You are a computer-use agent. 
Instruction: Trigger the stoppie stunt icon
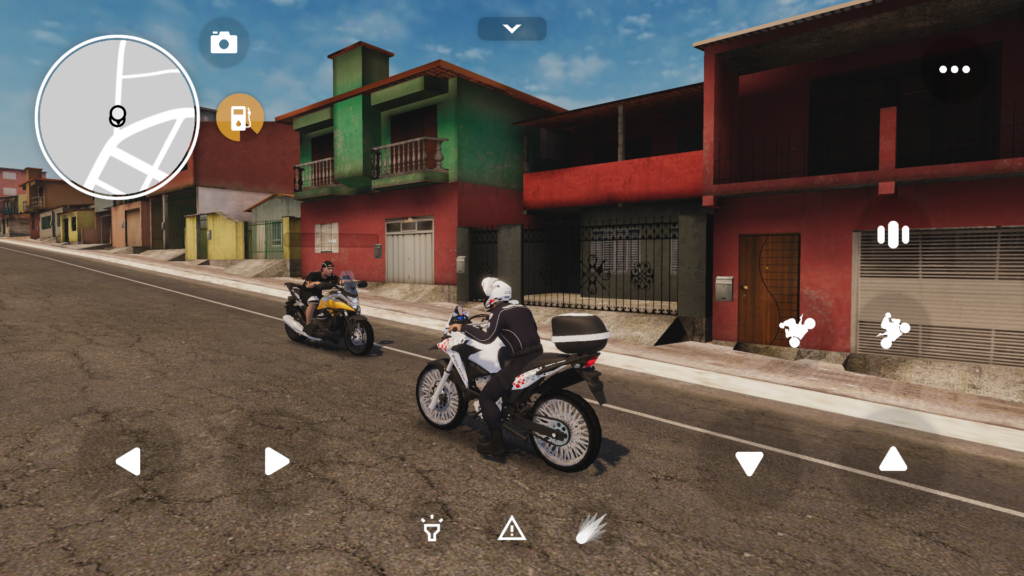798,330
